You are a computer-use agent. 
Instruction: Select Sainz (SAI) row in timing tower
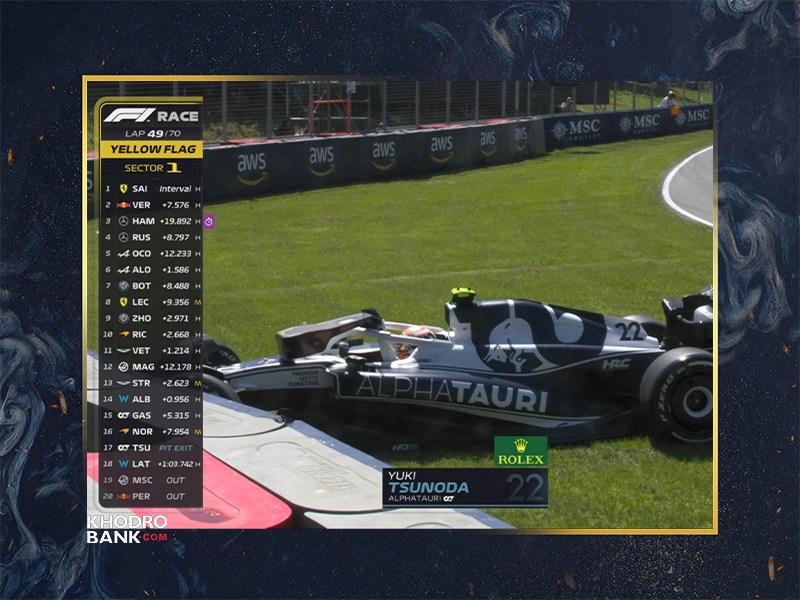pyautogui.click(x=152, y=188)
